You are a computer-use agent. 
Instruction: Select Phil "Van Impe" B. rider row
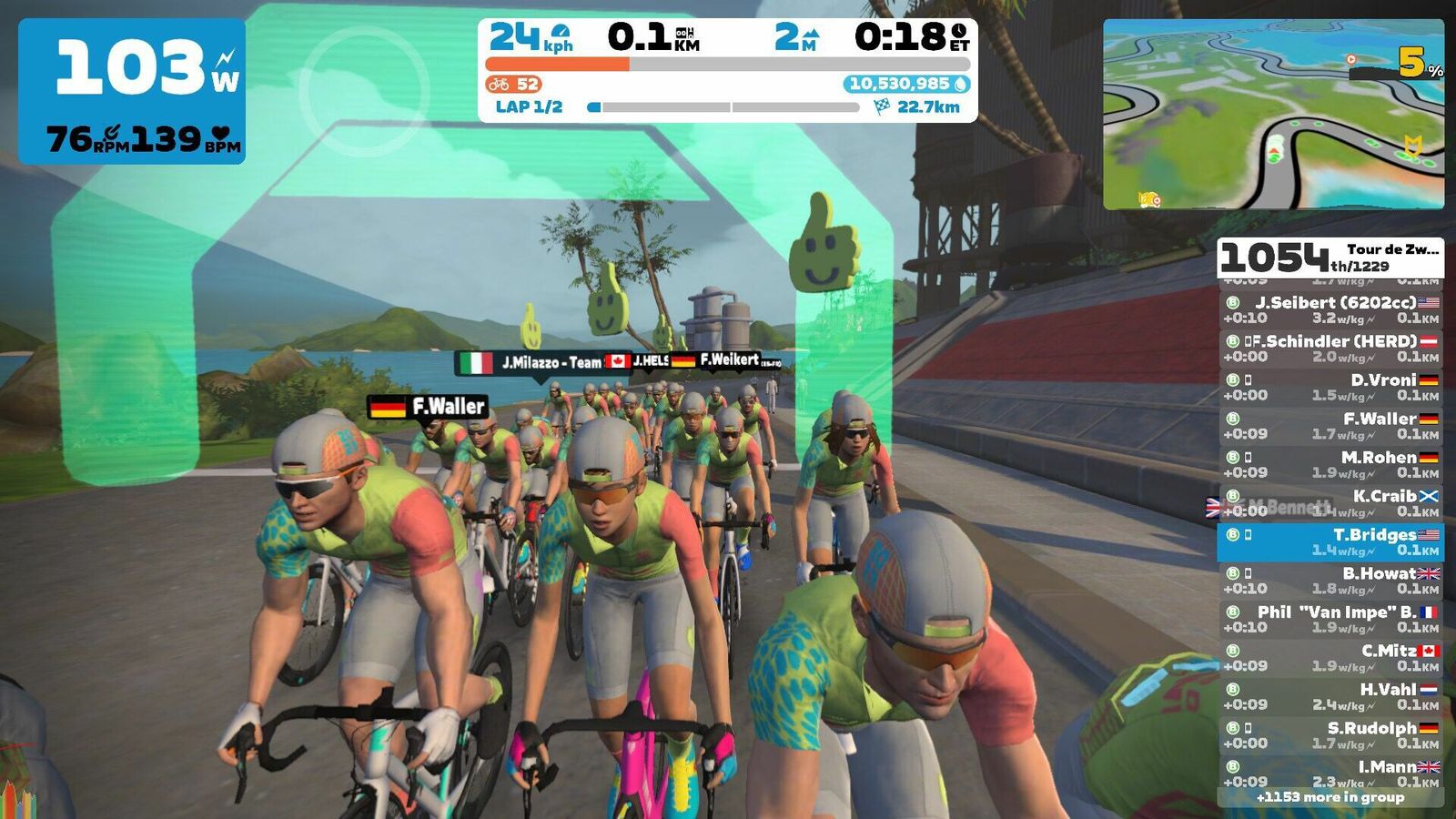coord(1330,620)
